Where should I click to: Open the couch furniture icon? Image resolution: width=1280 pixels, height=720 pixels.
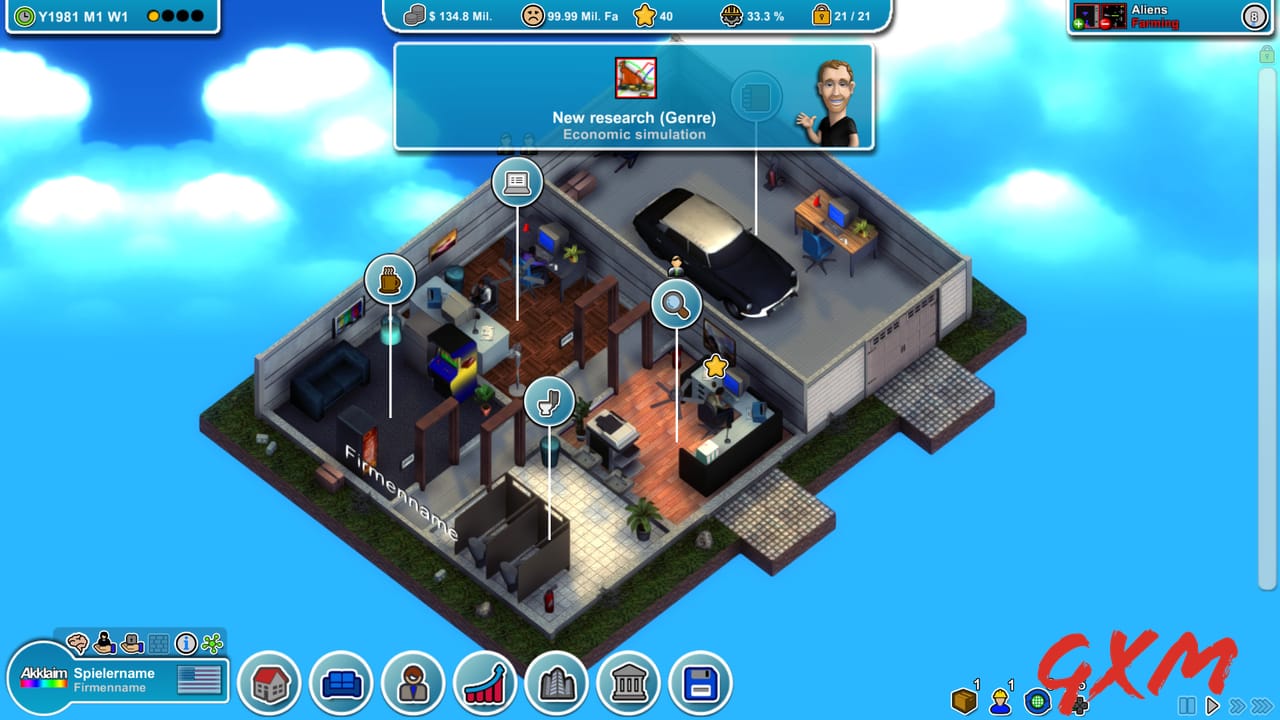[x=342, y=683]
